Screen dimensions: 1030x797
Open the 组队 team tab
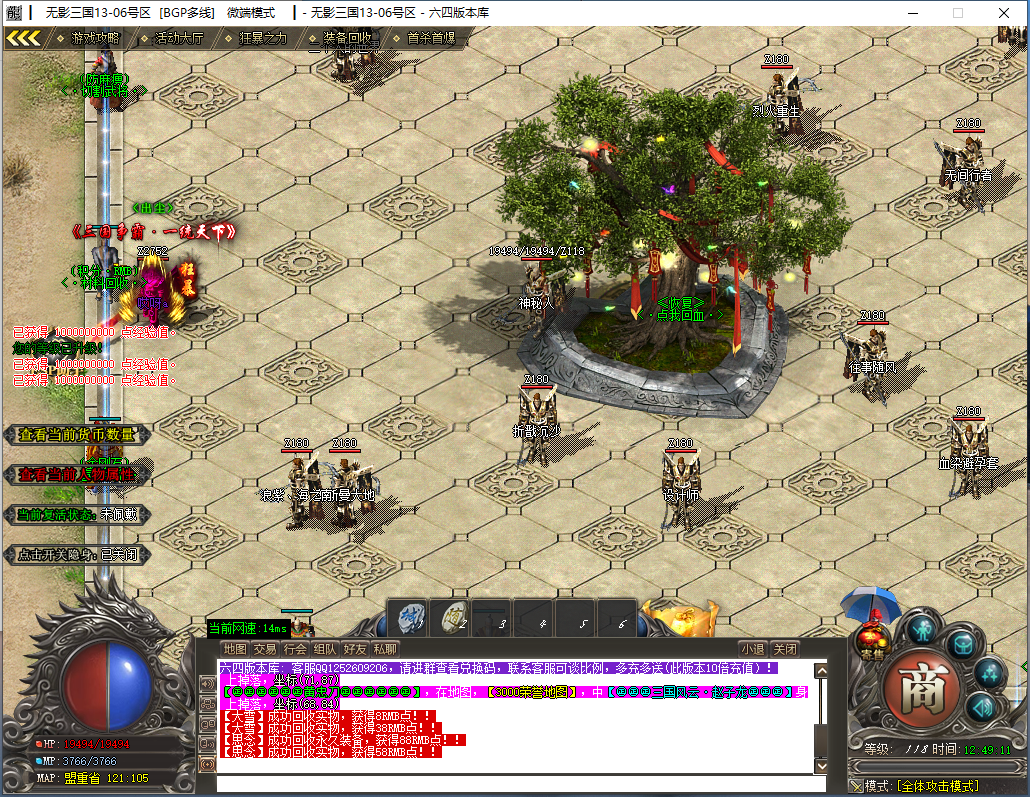click(325, 649)
